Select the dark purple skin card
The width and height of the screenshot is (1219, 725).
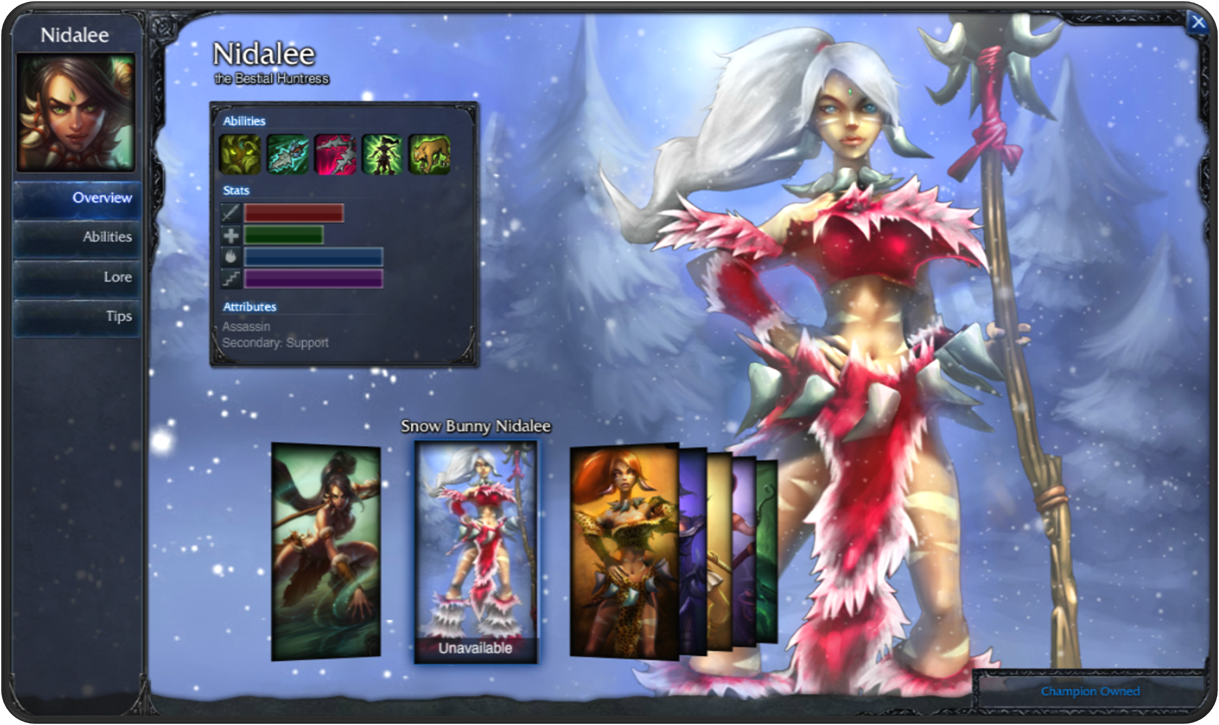(x=693, y=550)
